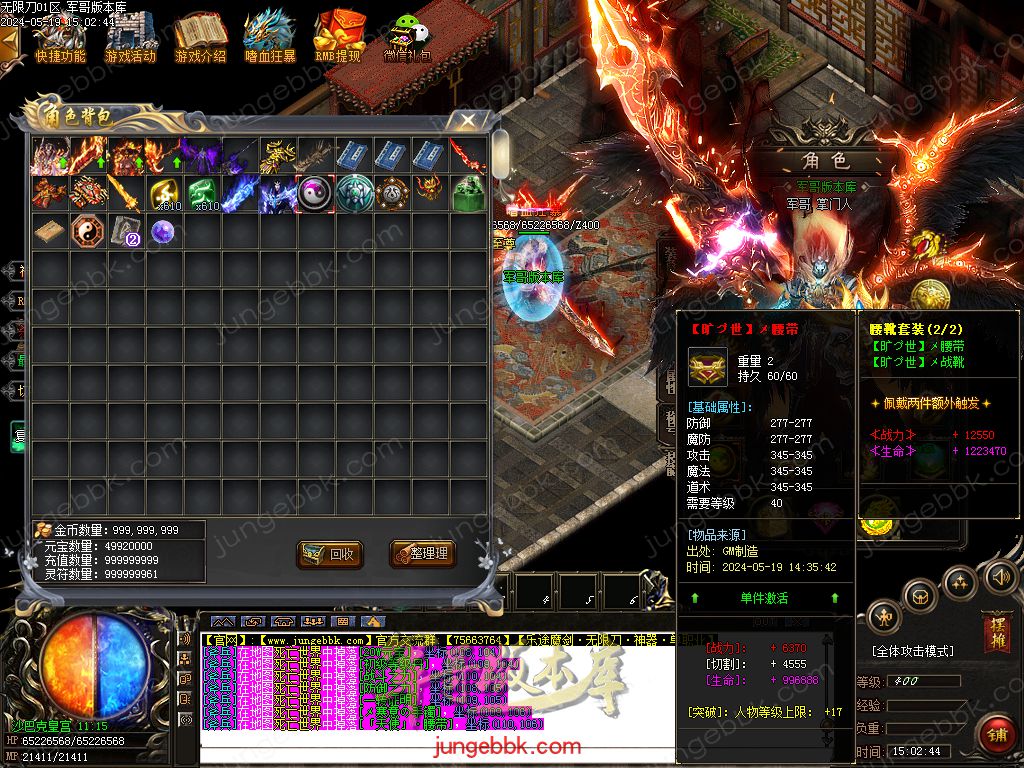Select the golden rune stone stack
Viewport: 1024px width, 768px height.
tap(165, 193)
